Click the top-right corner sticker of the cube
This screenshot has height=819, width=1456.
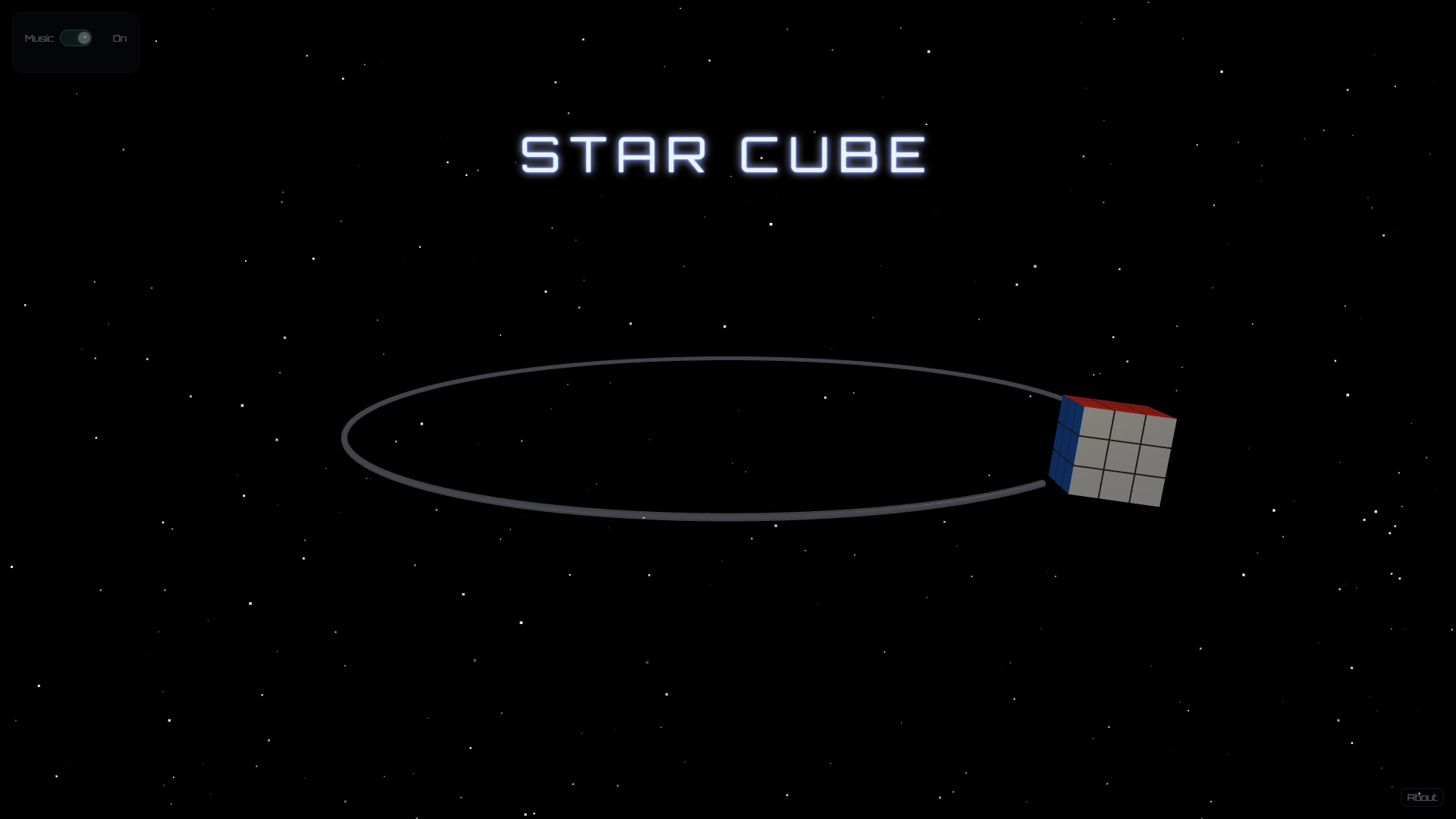click(1159, 431)
